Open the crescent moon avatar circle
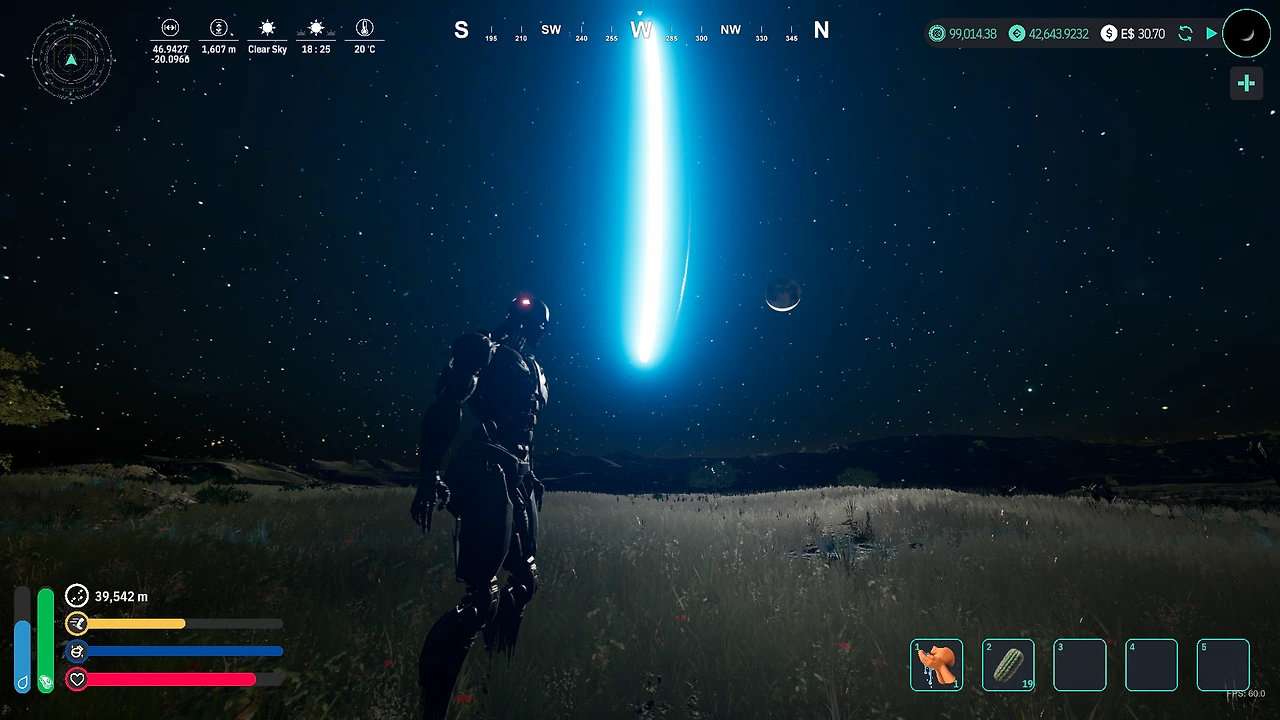 point(1246,34)
